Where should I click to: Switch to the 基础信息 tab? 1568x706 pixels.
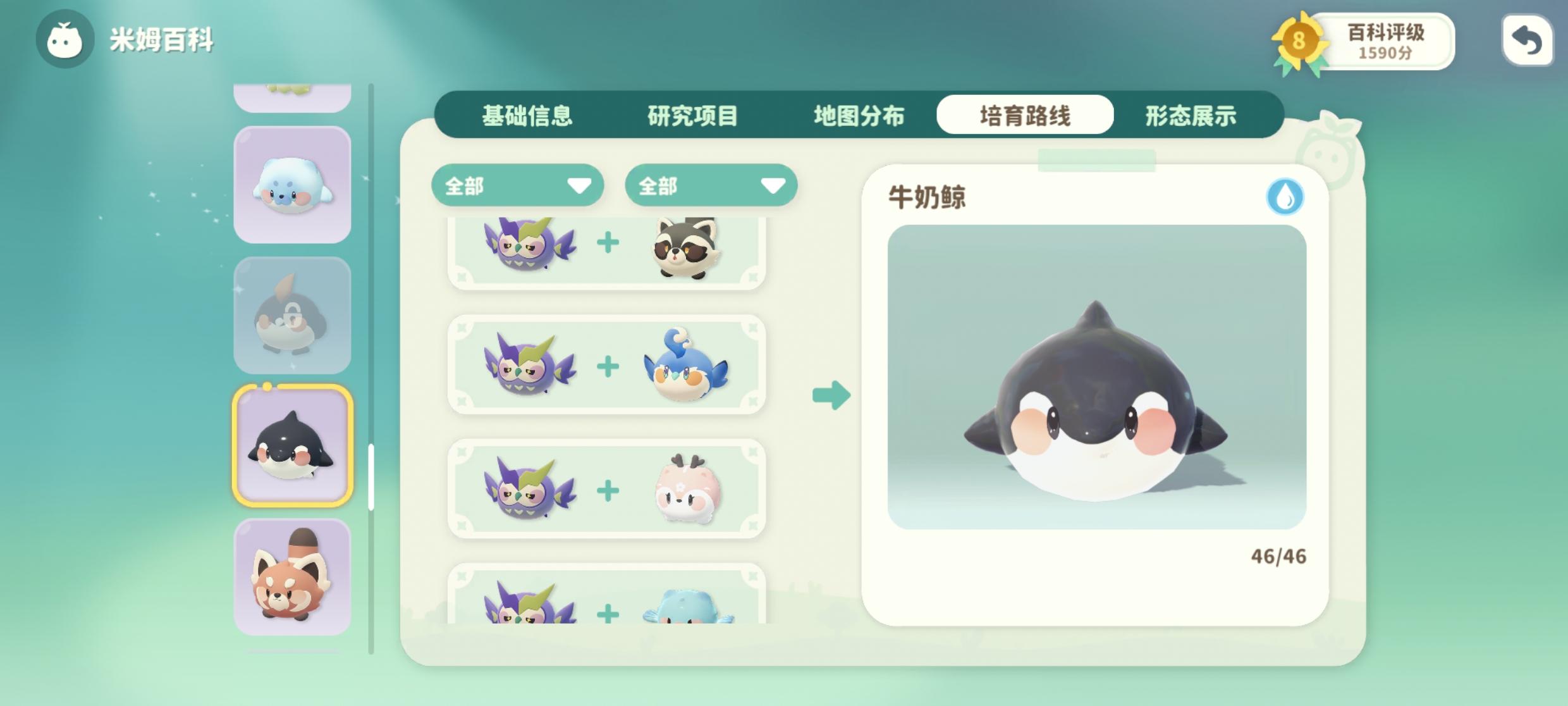click(x=527, y=115)
